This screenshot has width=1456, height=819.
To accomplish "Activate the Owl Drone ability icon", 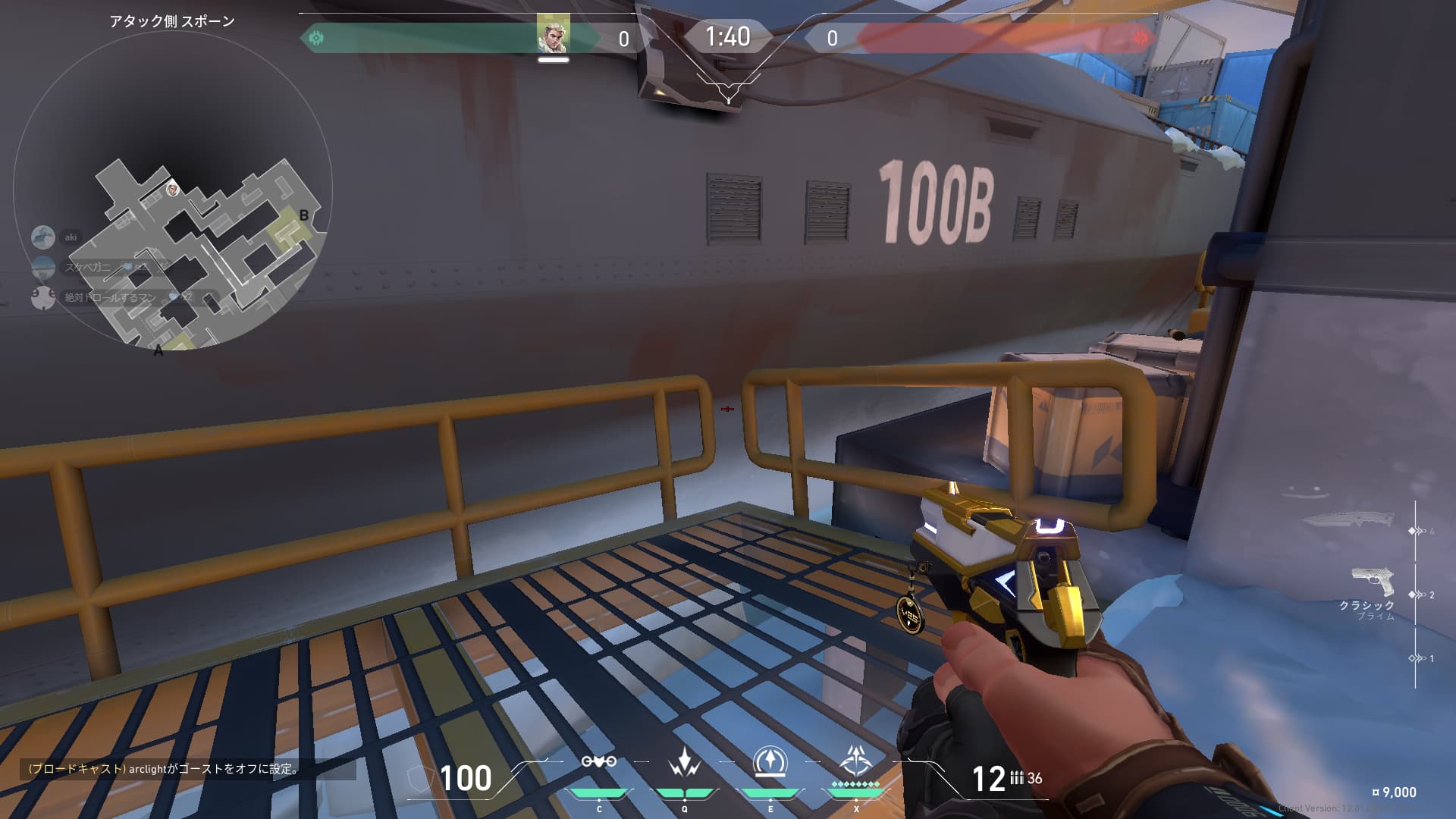I will (x=598, y=762).
